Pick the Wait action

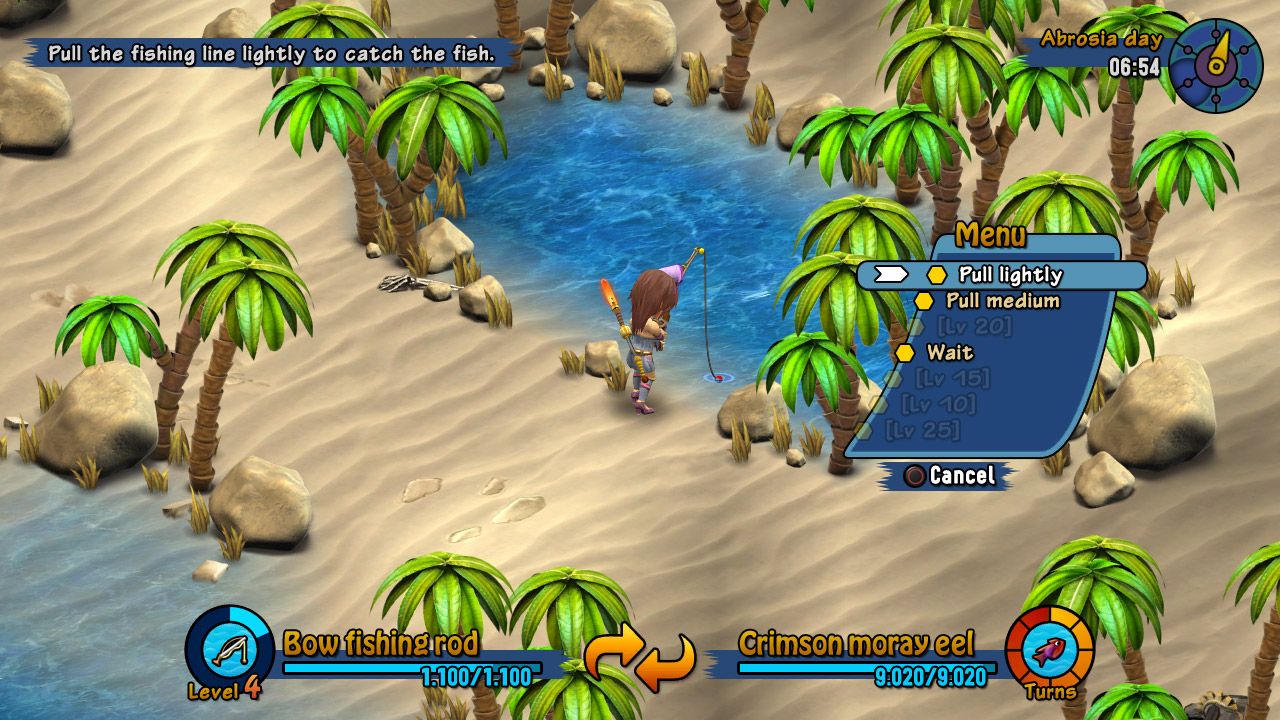click(949, 353)
